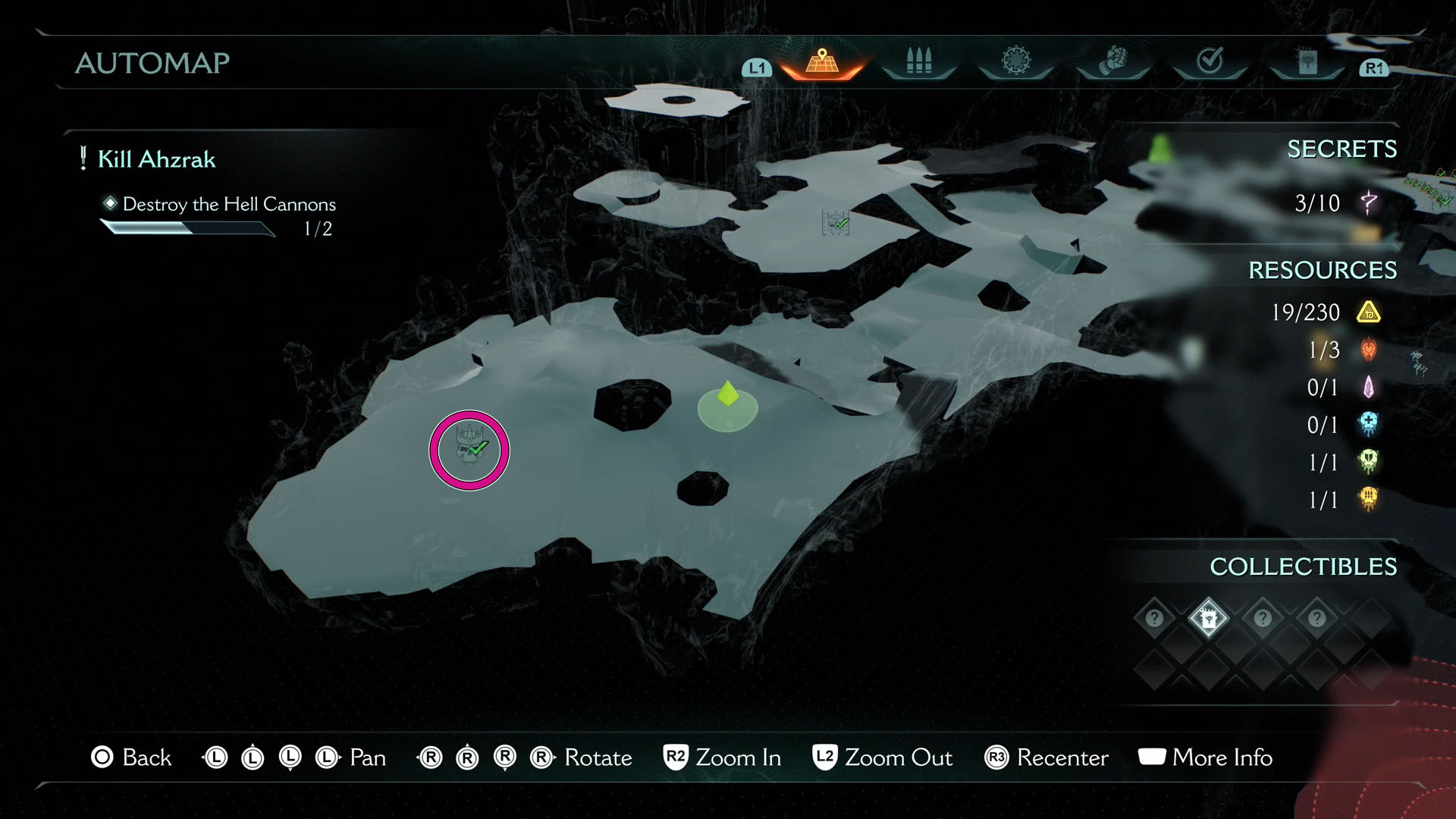The width and height of the screenshot is (1456, 819).
Task: Click the orange demon heart resource icon
Action: pos(1367,350)
